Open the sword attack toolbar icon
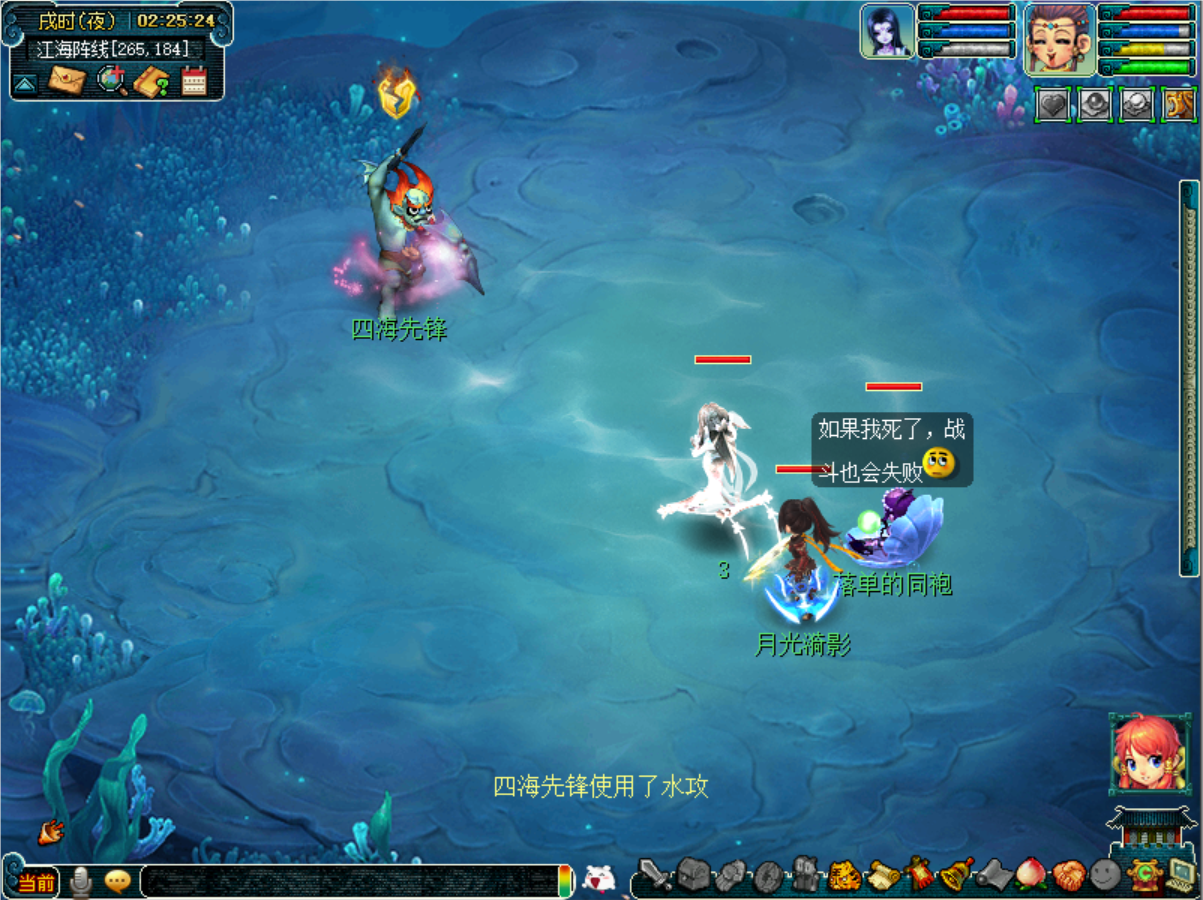The height and width of the screenshot is (900, 1203). 655,876
